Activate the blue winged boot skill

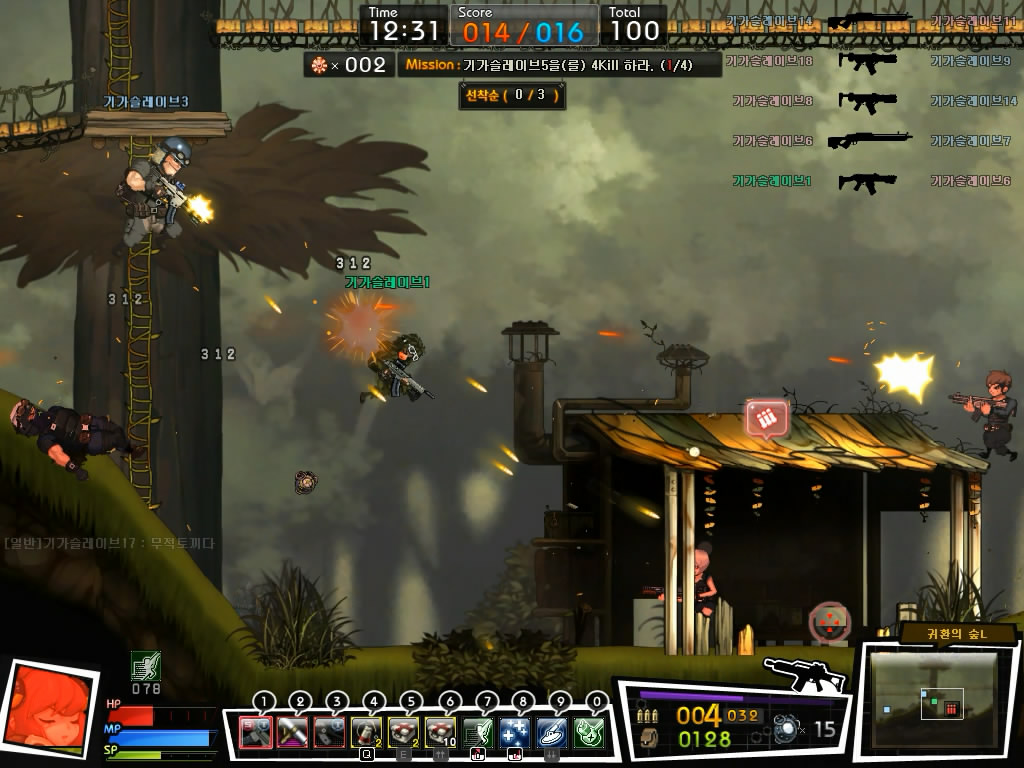pyautogui.click(x=552, y=733)
